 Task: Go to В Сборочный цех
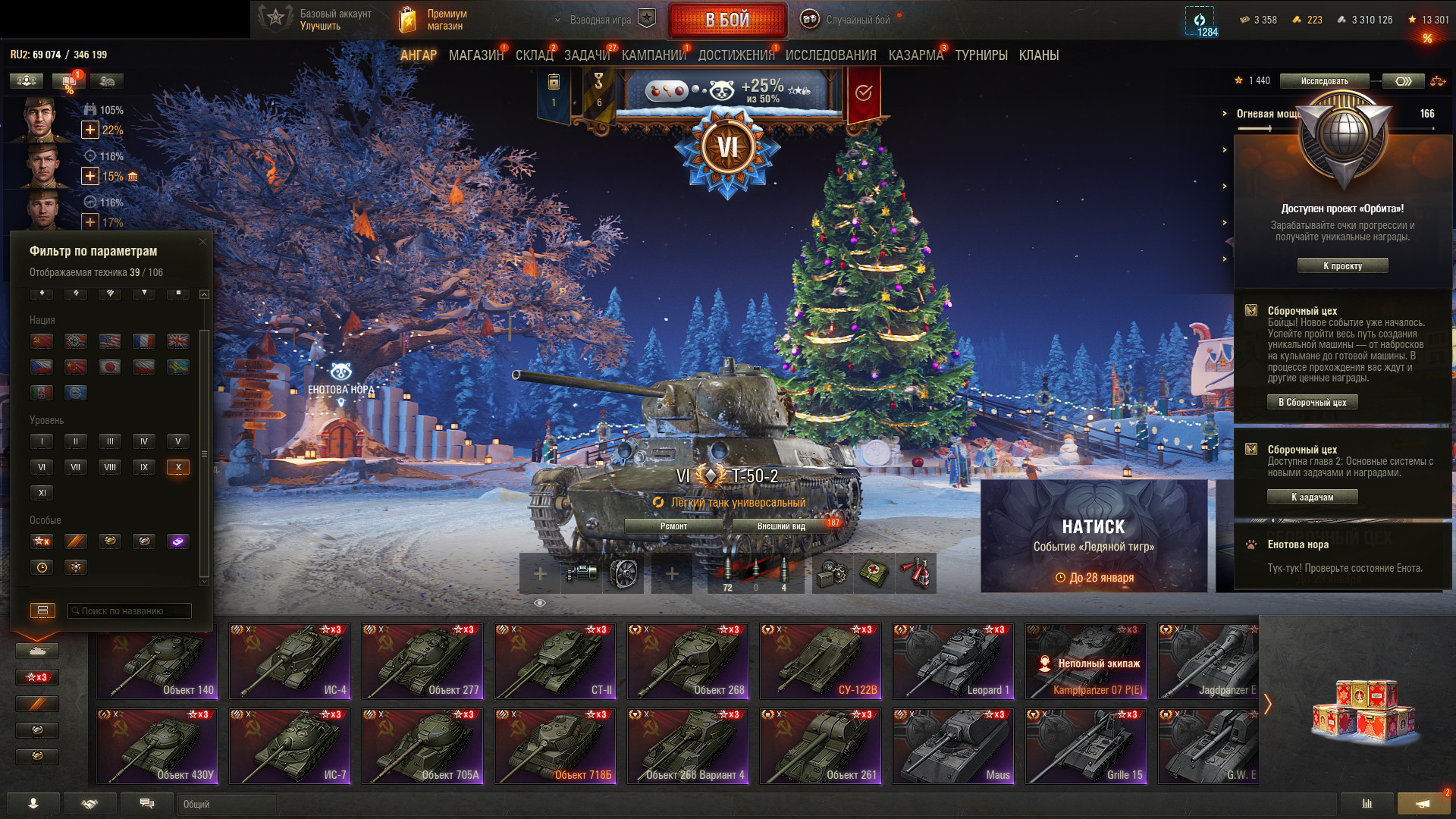click(1312, 403)
